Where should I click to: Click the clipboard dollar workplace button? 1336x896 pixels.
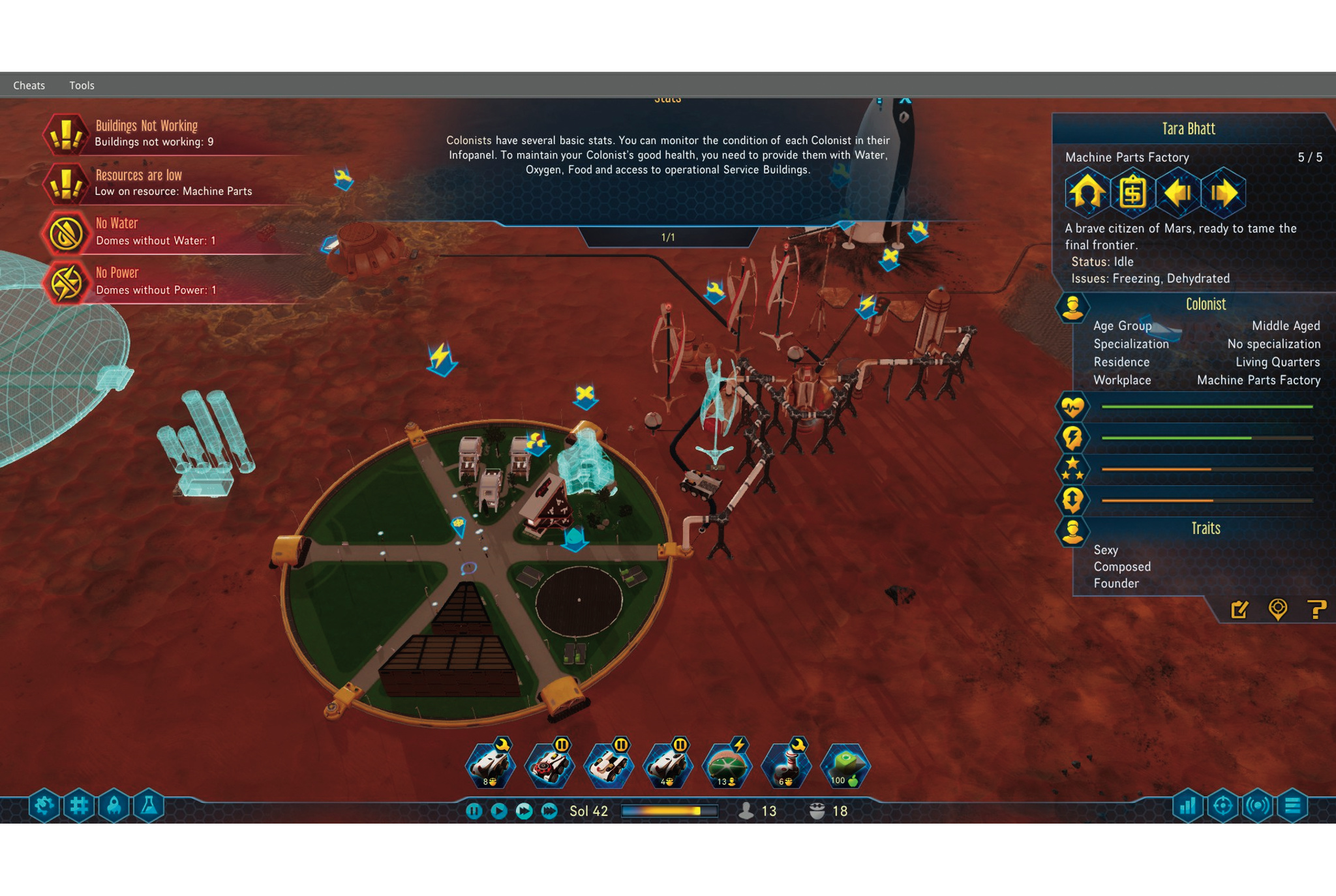(1132, 192)
